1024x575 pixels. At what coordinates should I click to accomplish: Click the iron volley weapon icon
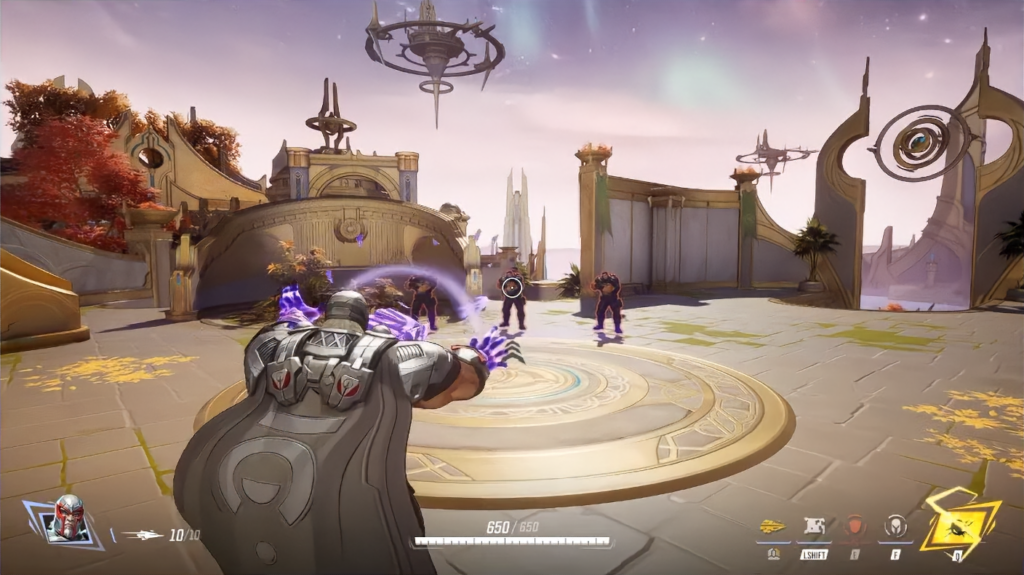click(143, 535)
